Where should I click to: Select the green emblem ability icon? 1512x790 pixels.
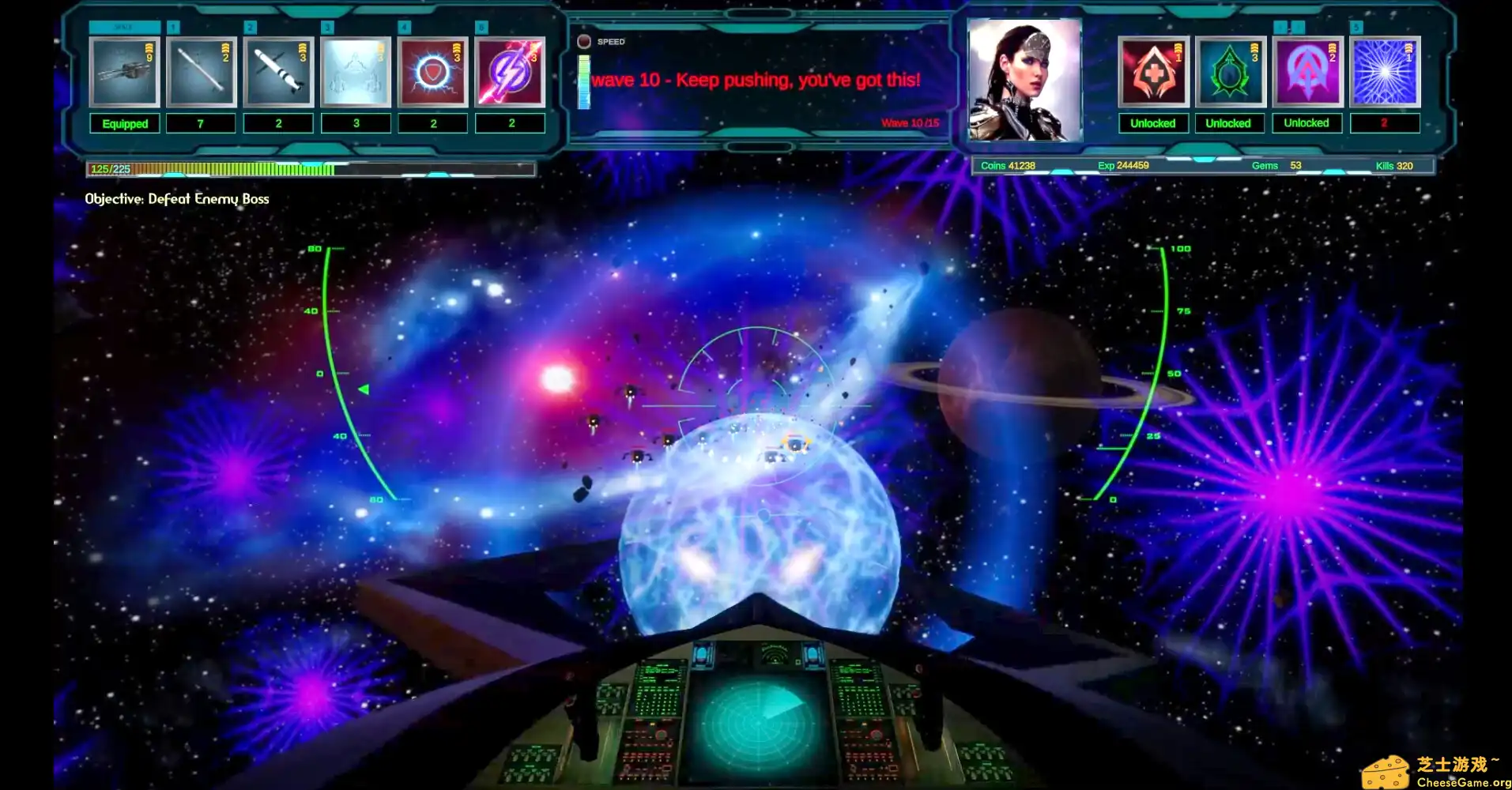tap(1229, 72)
